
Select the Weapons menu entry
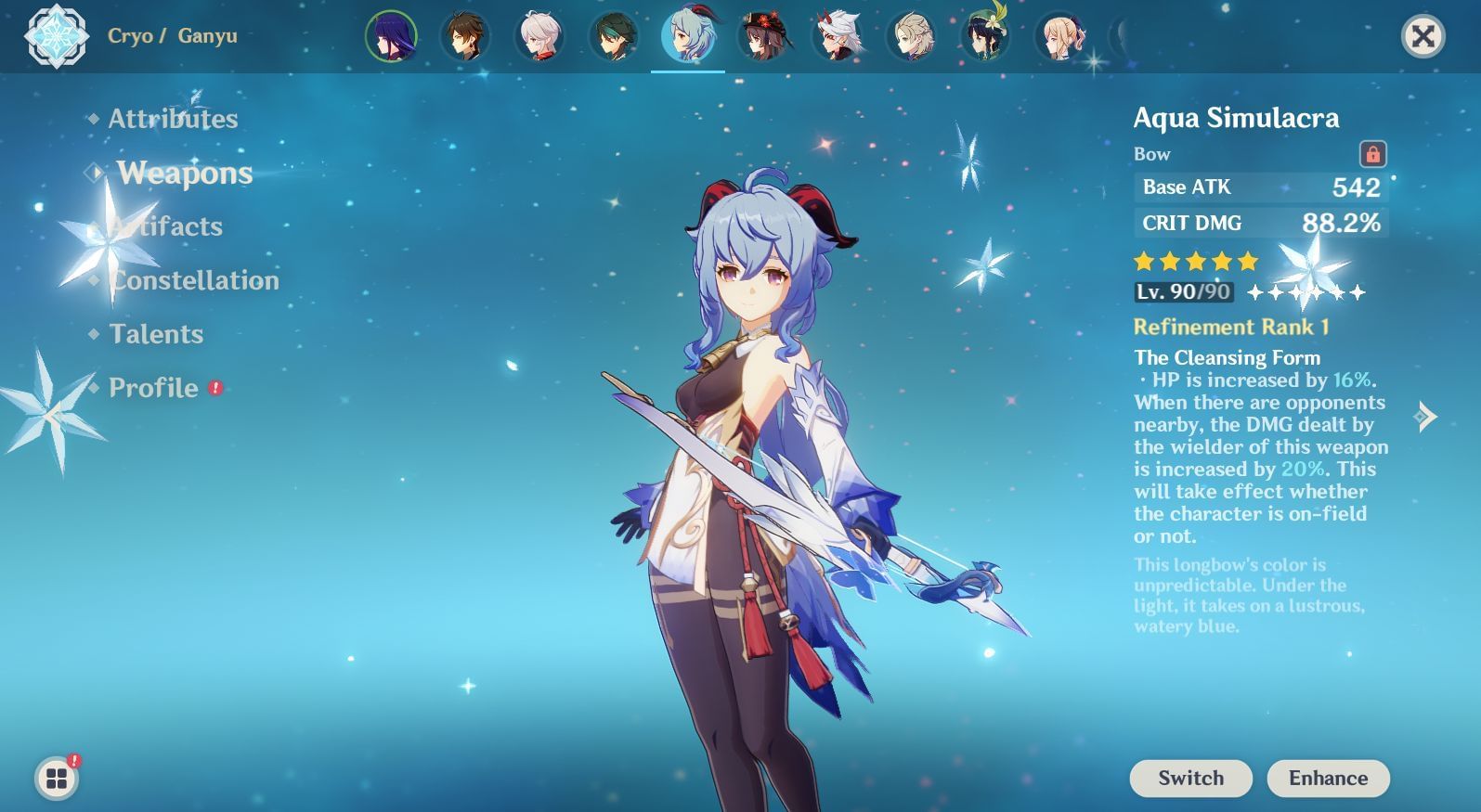185,173
